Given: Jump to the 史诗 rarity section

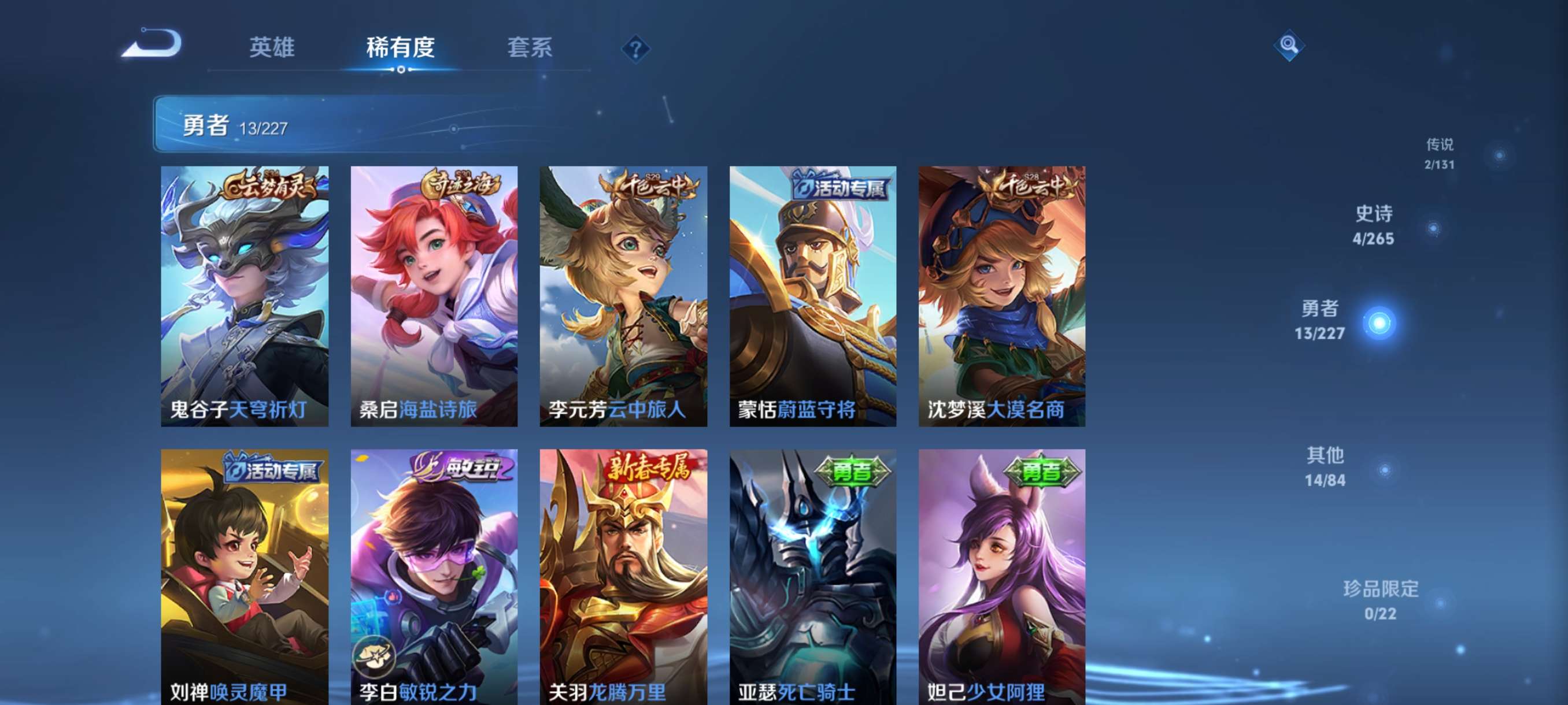Looking at the screenshot, I should (1374, 225).
